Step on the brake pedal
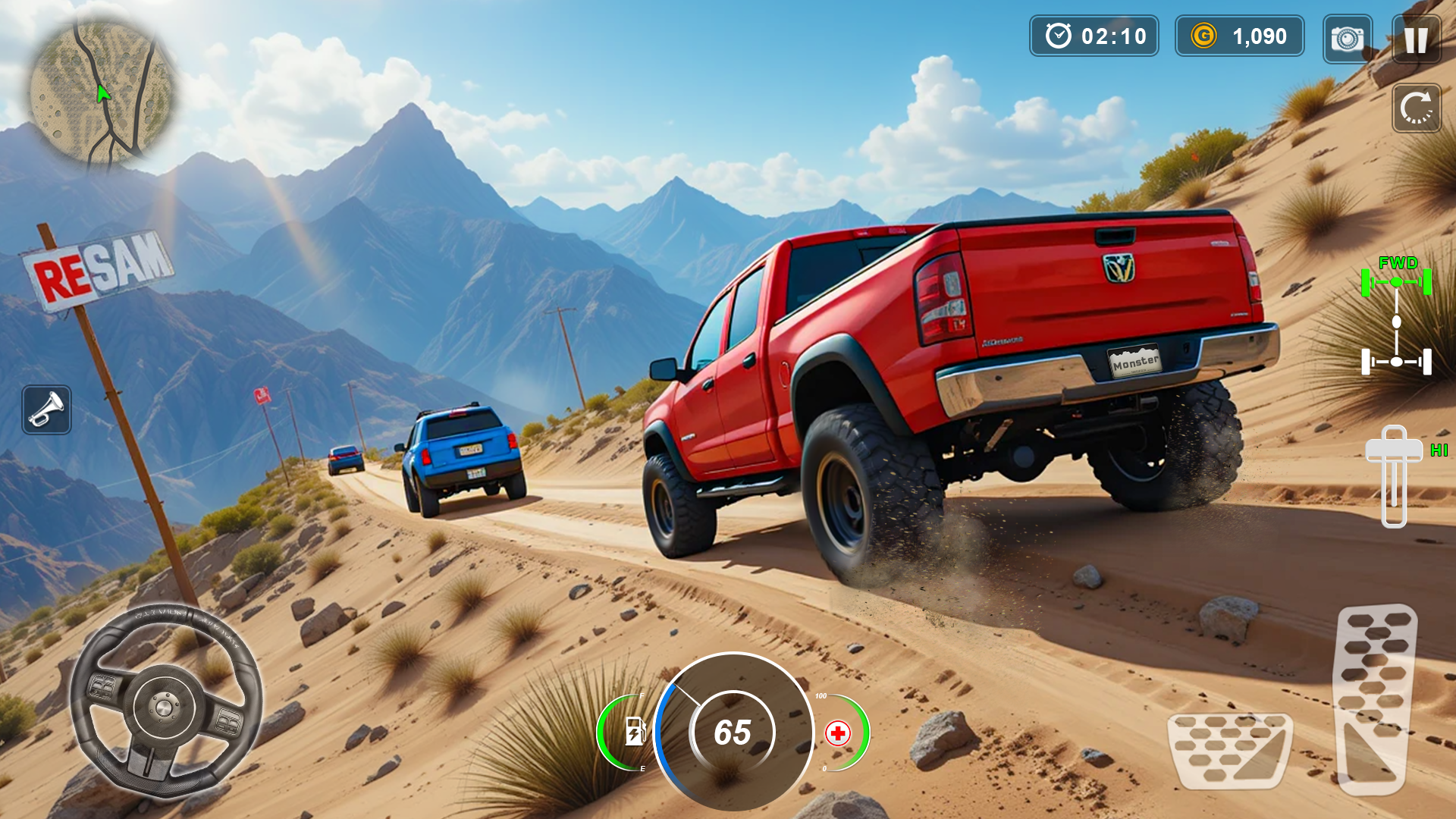1456x819 pixels. (1228, 749)
